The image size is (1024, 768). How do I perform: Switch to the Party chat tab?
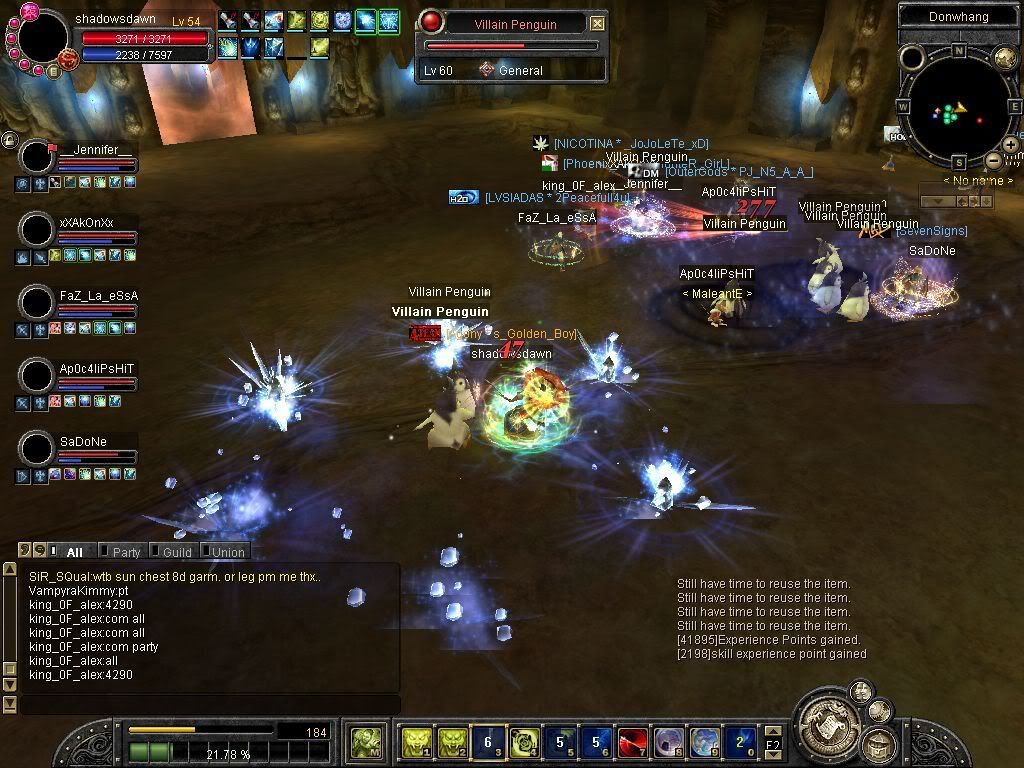pos(125,552)
